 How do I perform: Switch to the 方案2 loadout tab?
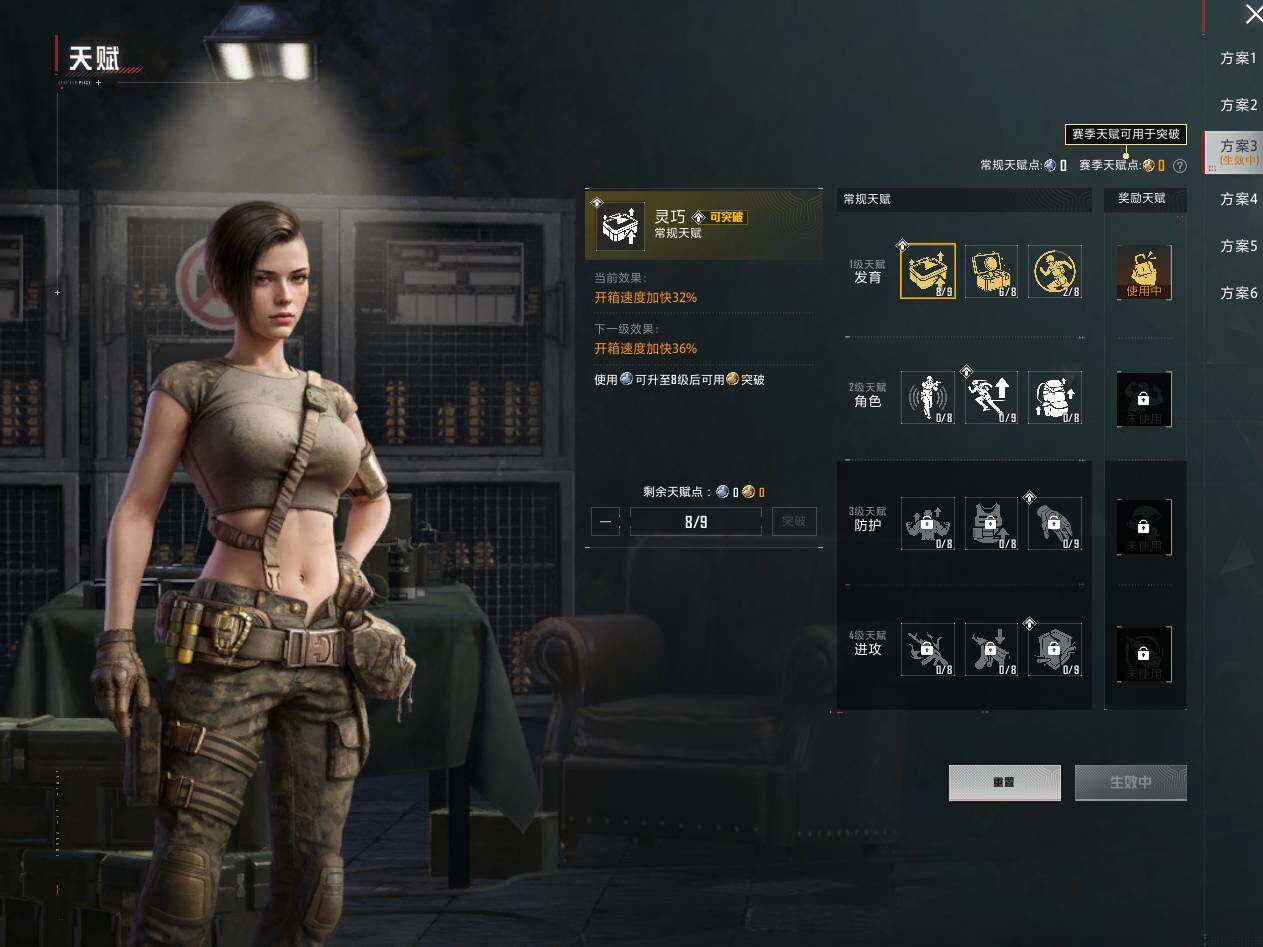pyautogui.click(x=1238, y=105)
